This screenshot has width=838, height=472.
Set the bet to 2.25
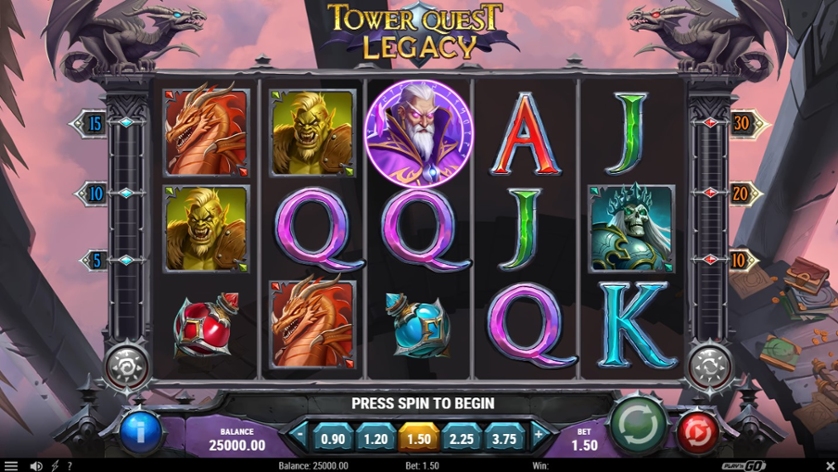click(x=463, y=437)
